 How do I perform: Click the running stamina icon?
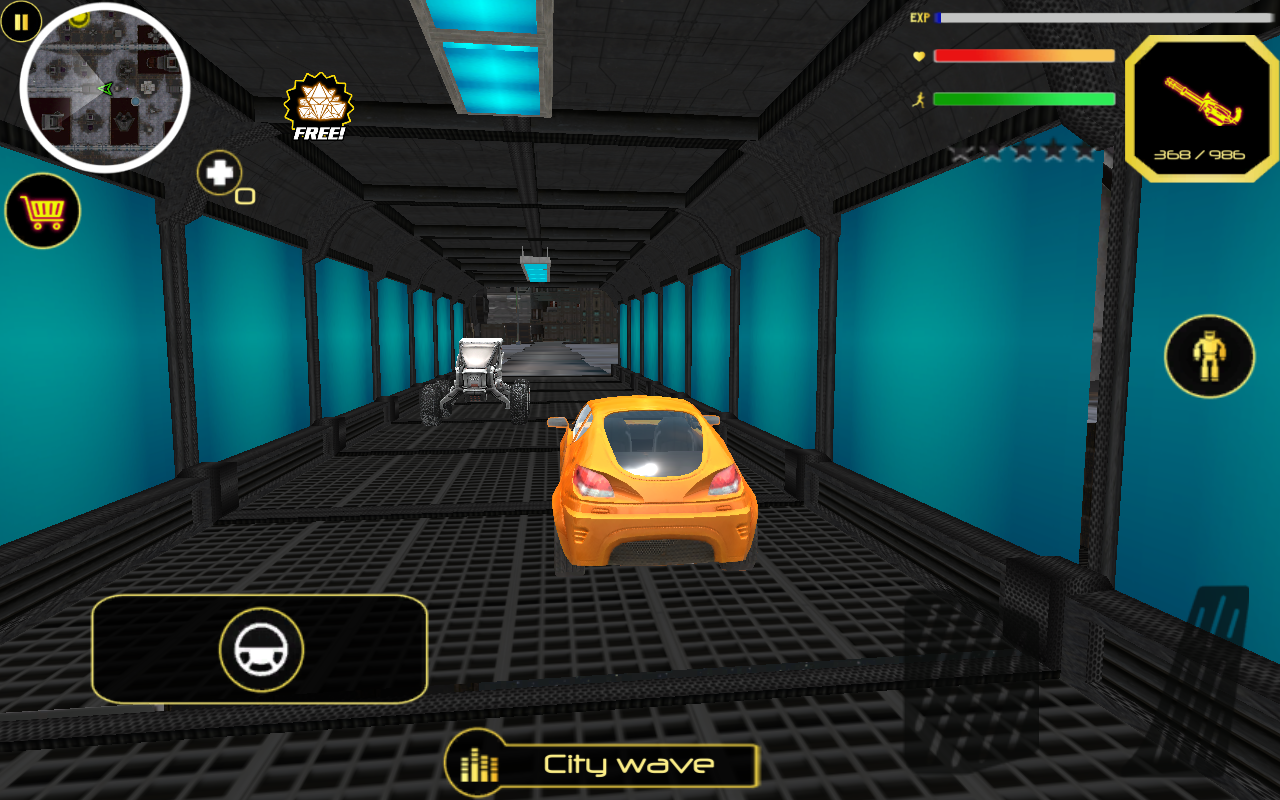click(918, 99)
